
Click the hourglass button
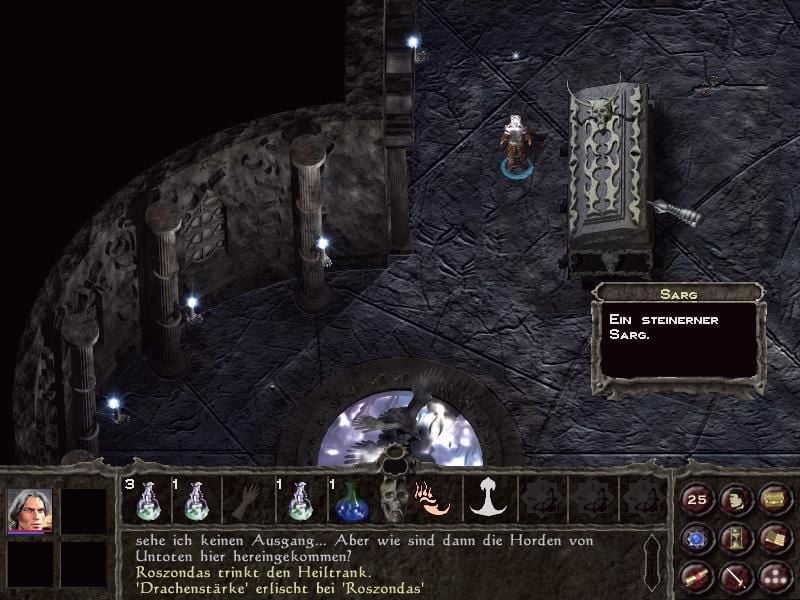coord(736,539)
